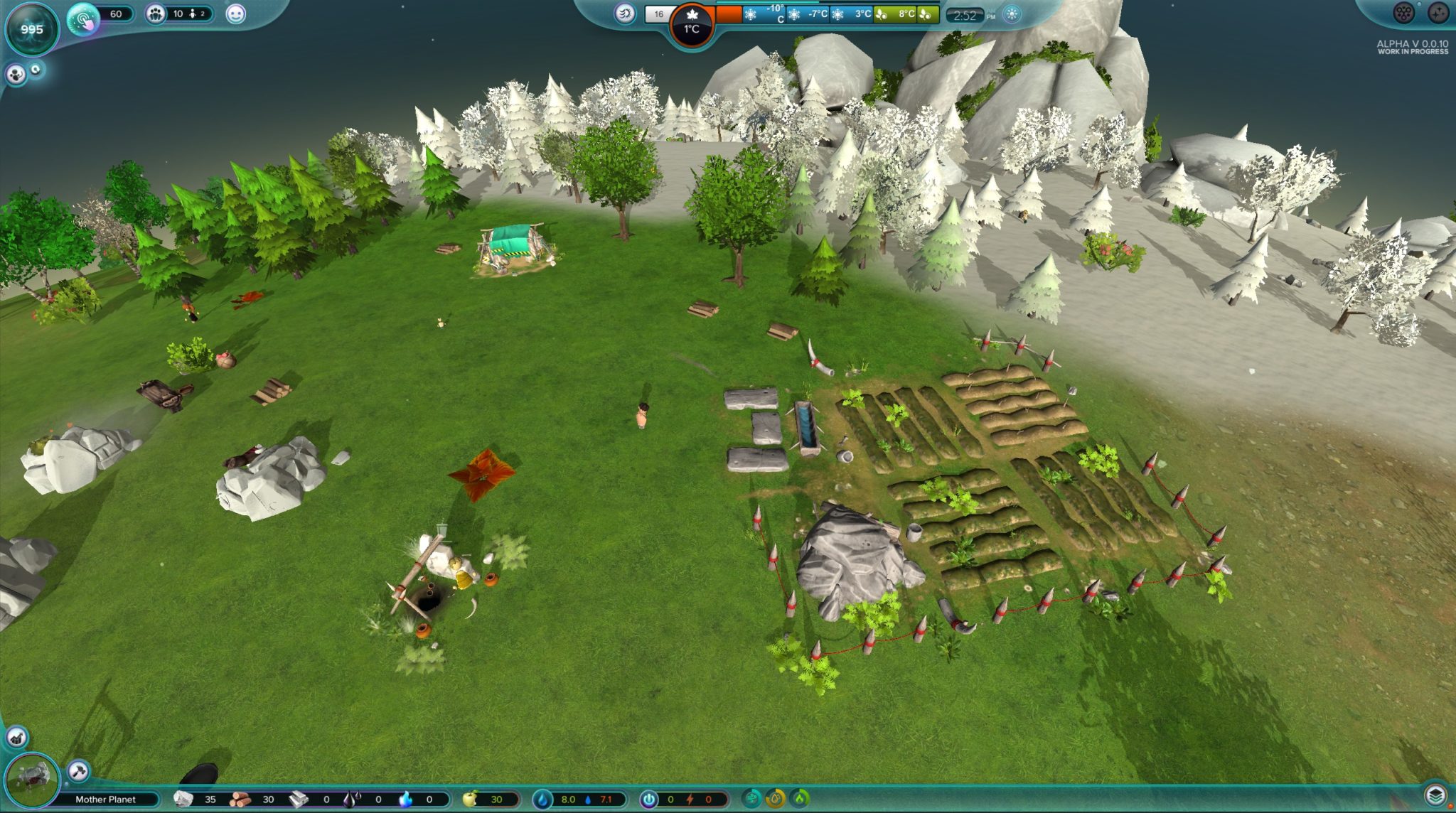Viewport: 1456px width, 813px height.
Task: Open the statistics chart button
Action: [16, 737]
